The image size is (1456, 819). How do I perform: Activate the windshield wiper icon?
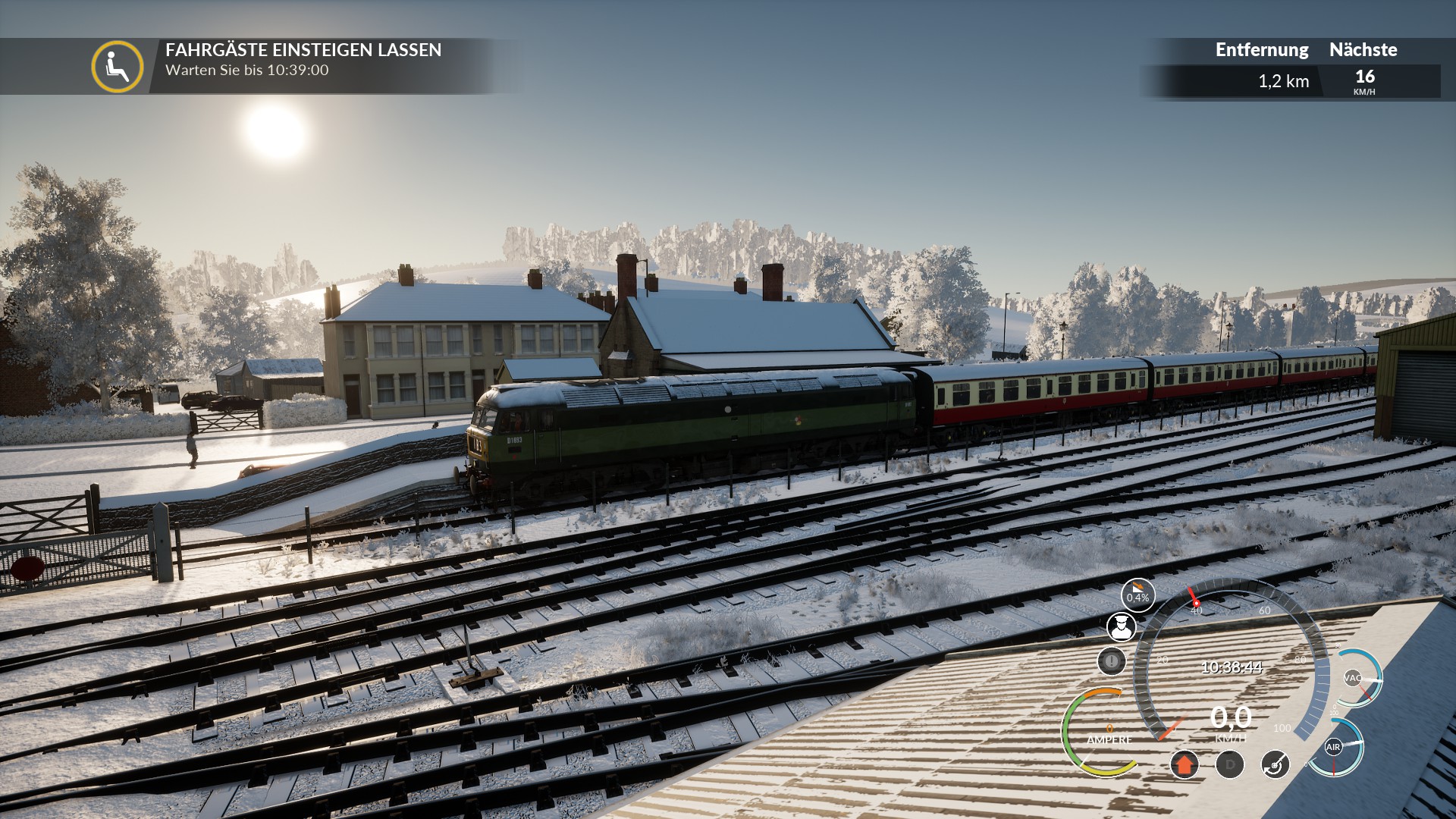1275,764
